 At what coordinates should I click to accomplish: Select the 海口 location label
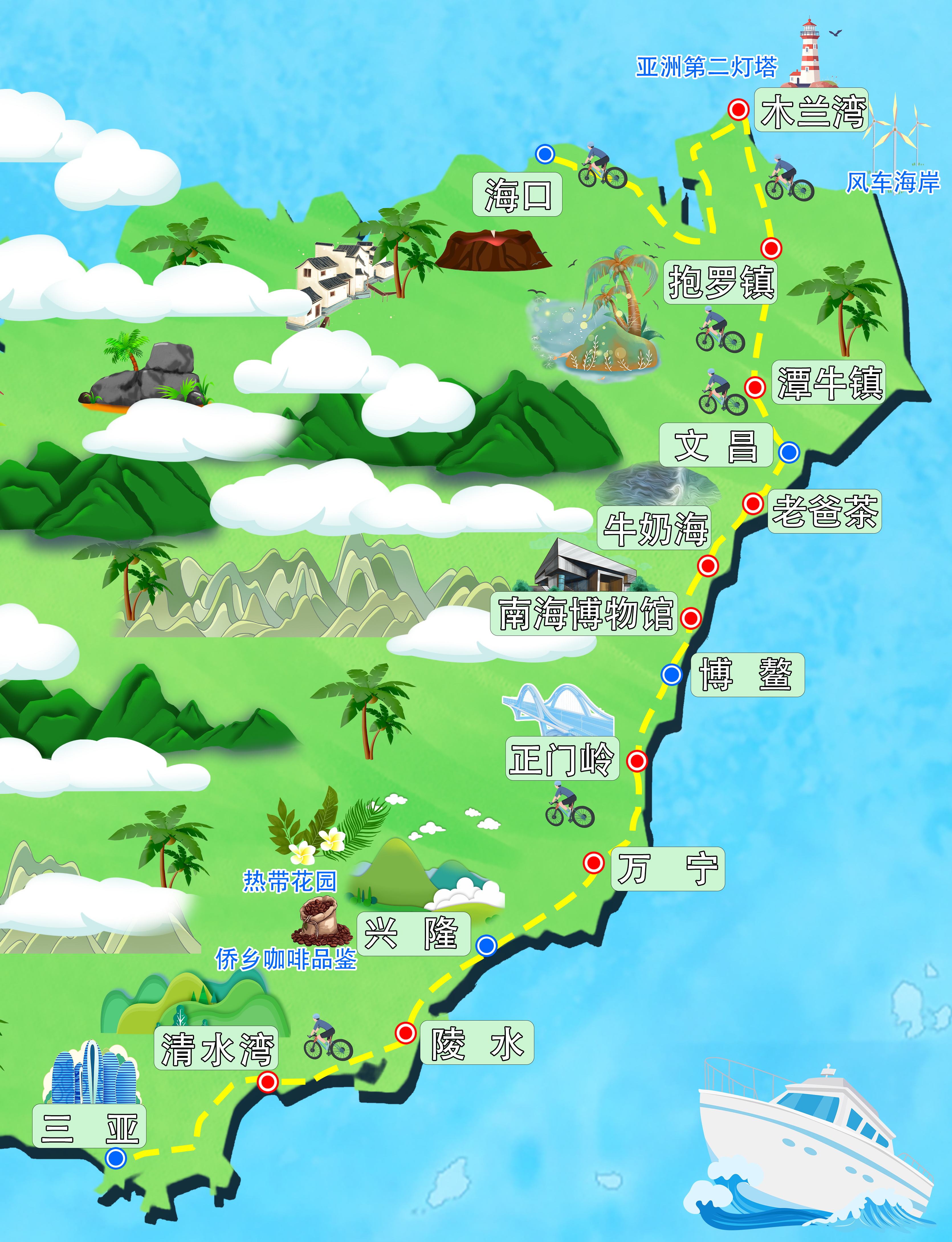[517, 194]
